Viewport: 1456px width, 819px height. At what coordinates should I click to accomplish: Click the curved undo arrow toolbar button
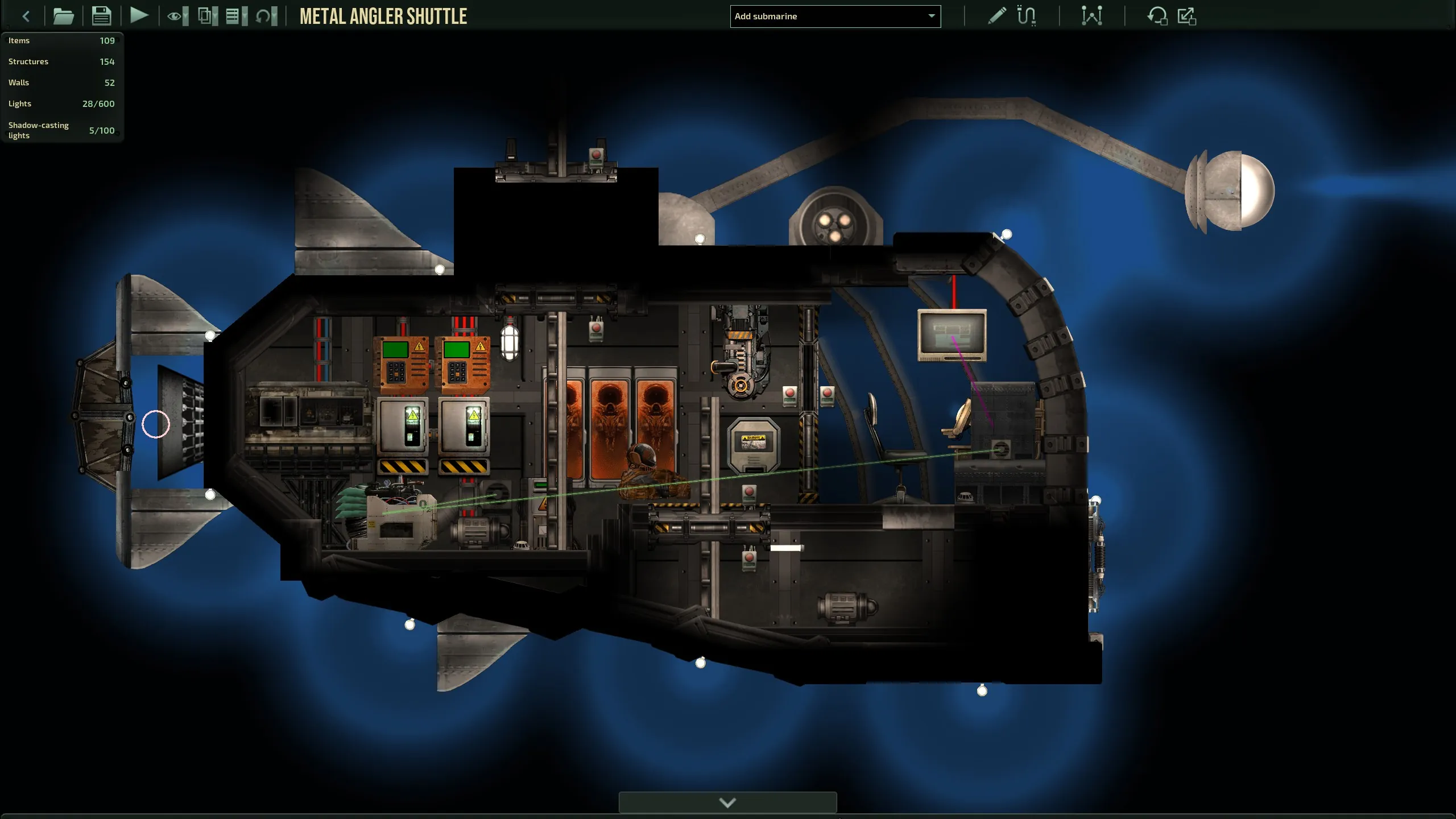266,16
